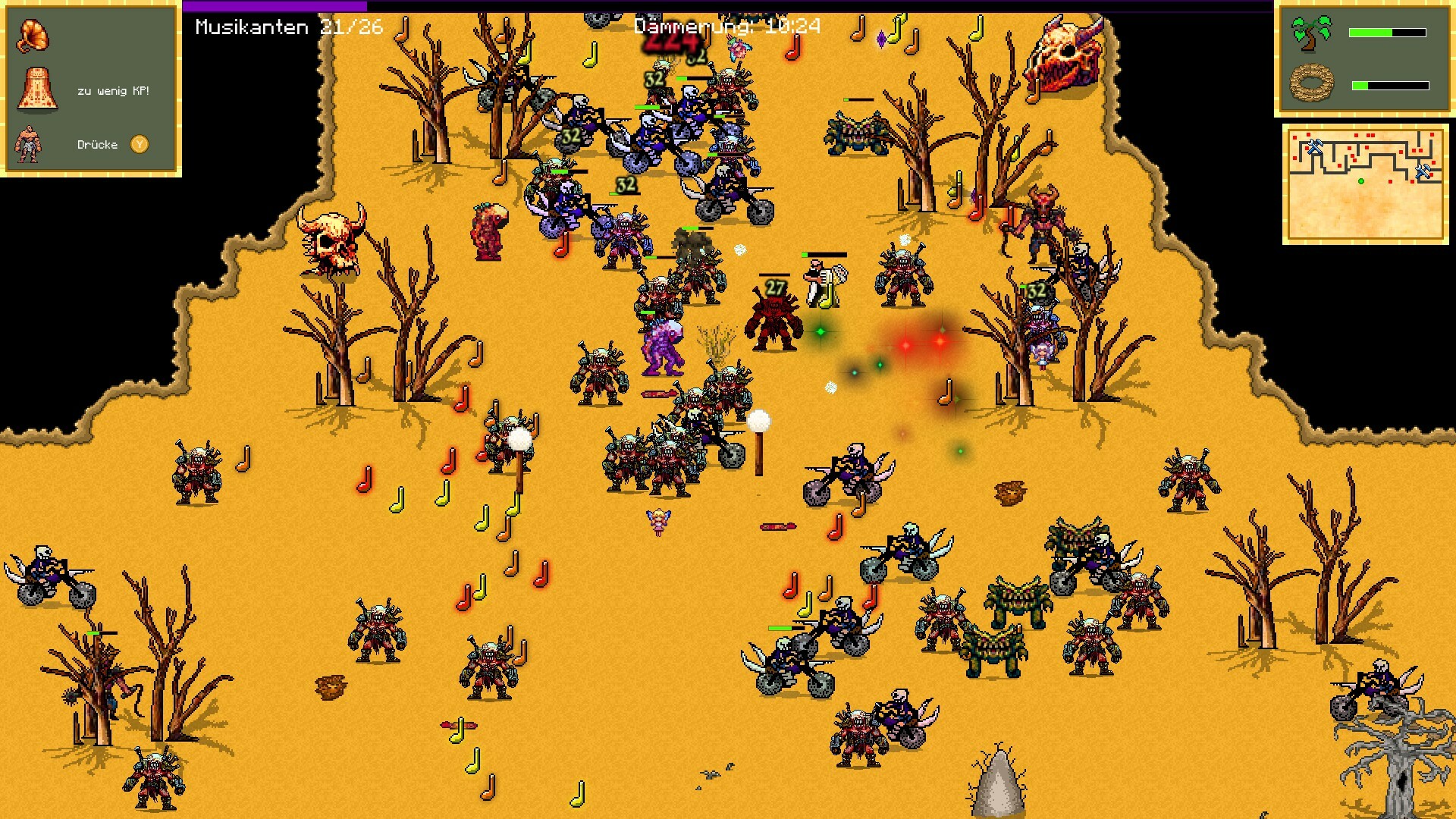The height and width of the screenshot is (819, 1456).
Task: Select the barbarian unit icon next to Drücke
Action: pos(29,144)
